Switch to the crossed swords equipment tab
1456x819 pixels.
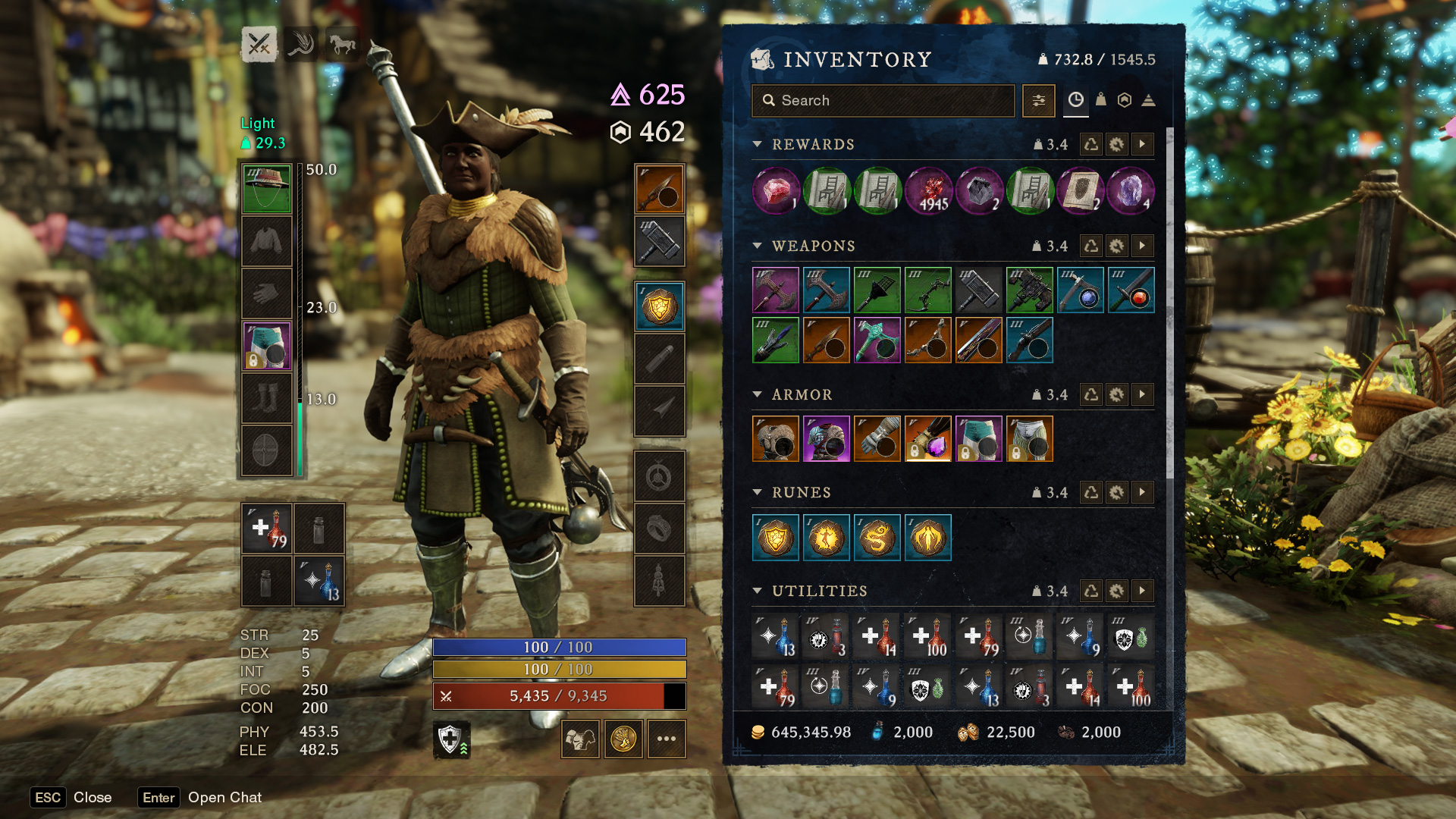point(259,44)
